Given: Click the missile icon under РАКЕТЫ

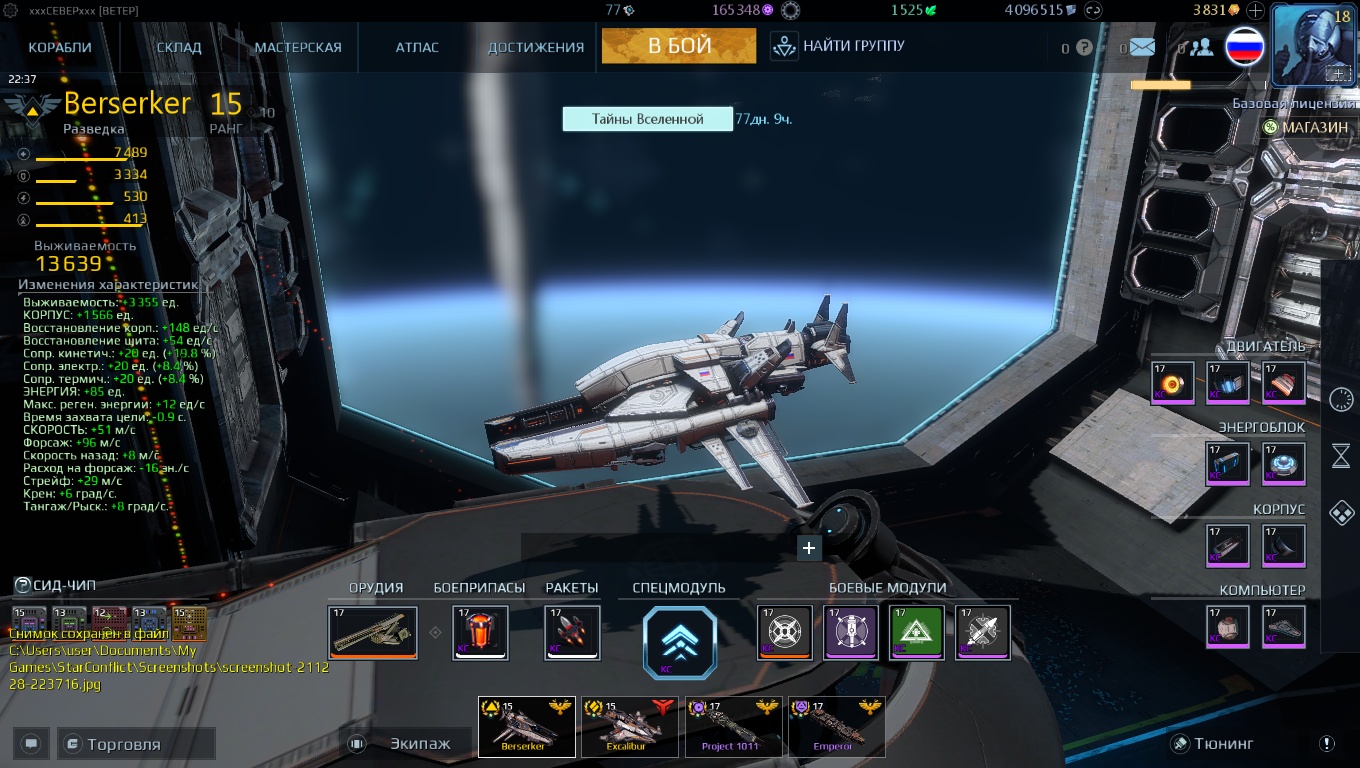Looking at the screenshot, I should pyautogui.click(x=571, y=633).
